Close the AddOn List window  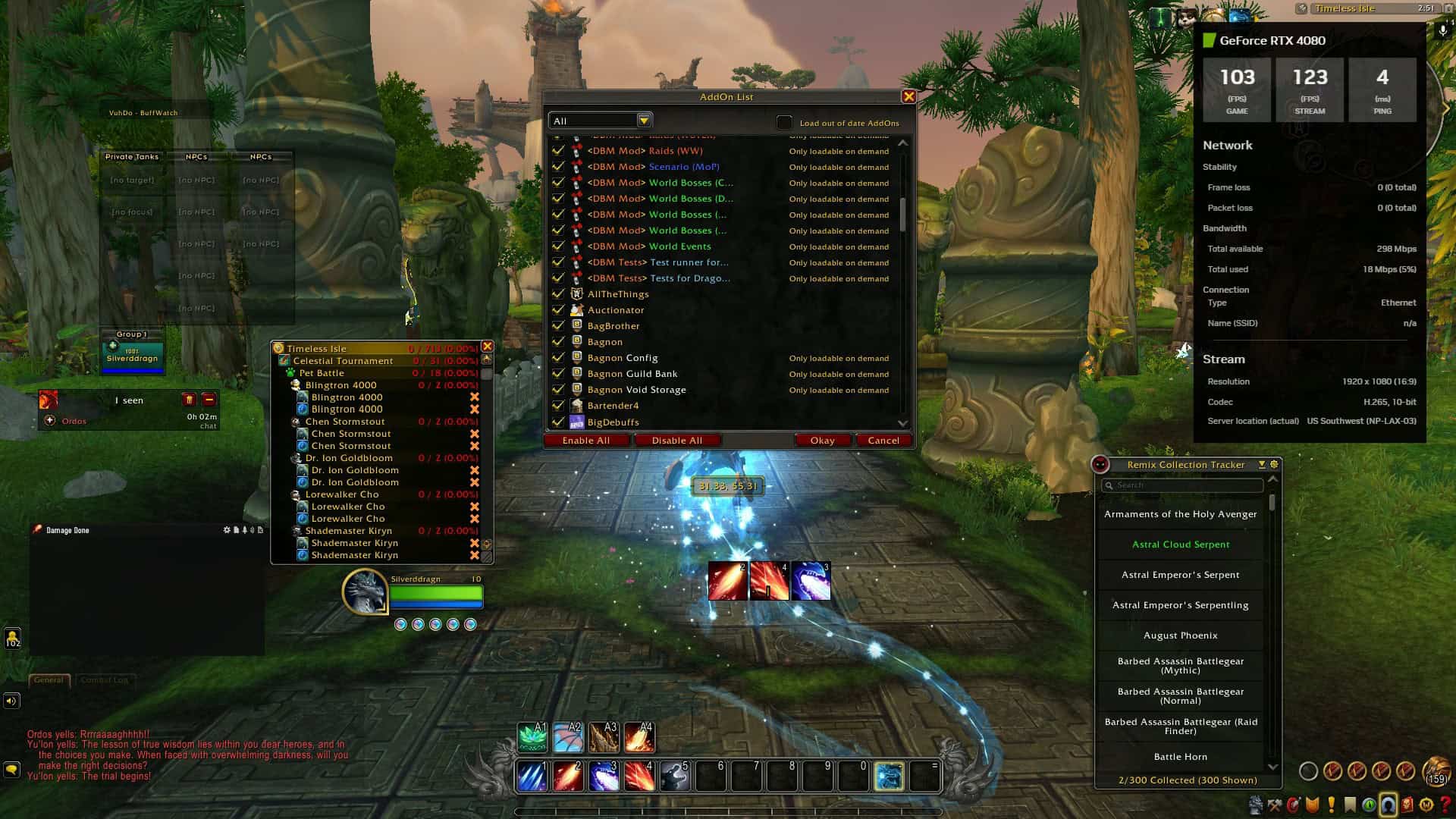tap(908, 97)
